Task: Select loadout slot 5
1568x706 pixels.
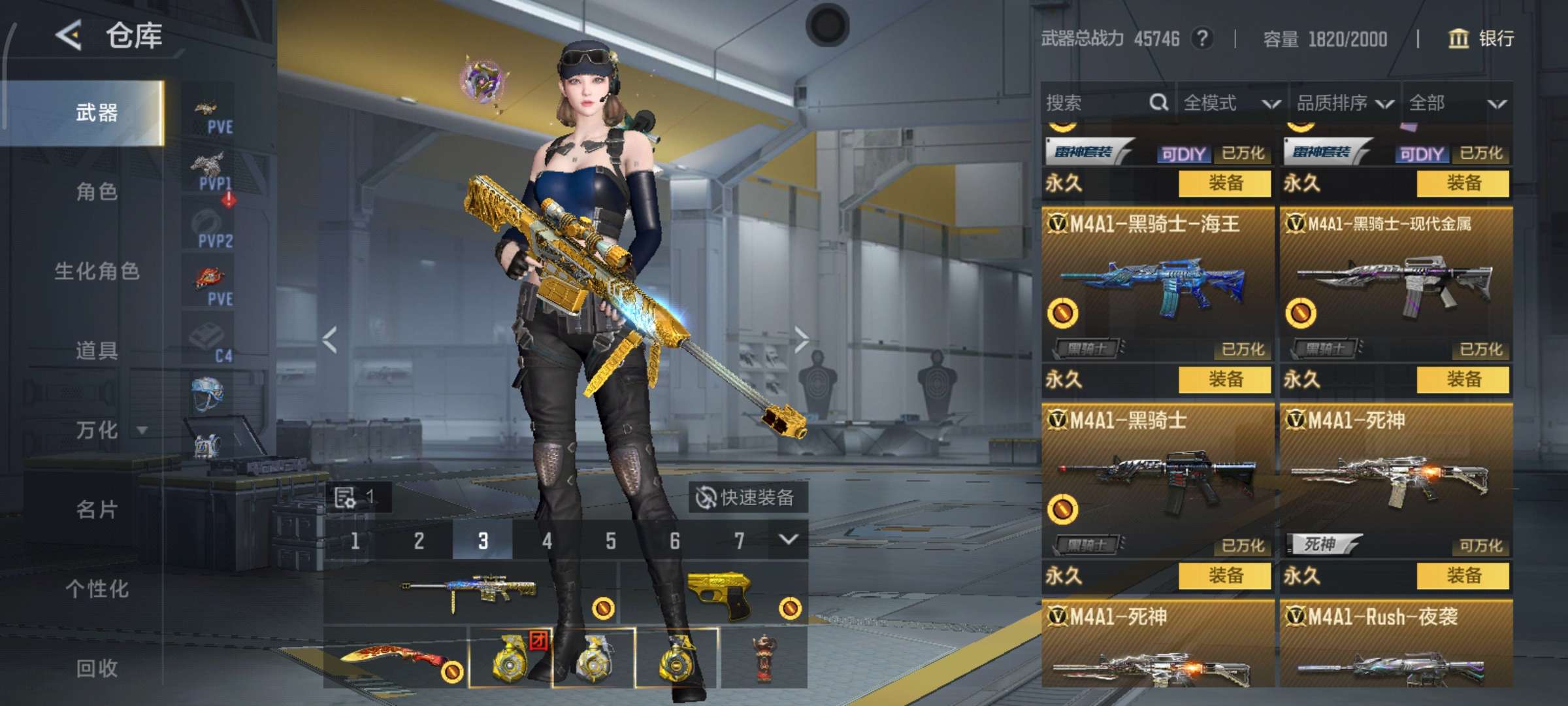Action: click(x=611, y=541)
